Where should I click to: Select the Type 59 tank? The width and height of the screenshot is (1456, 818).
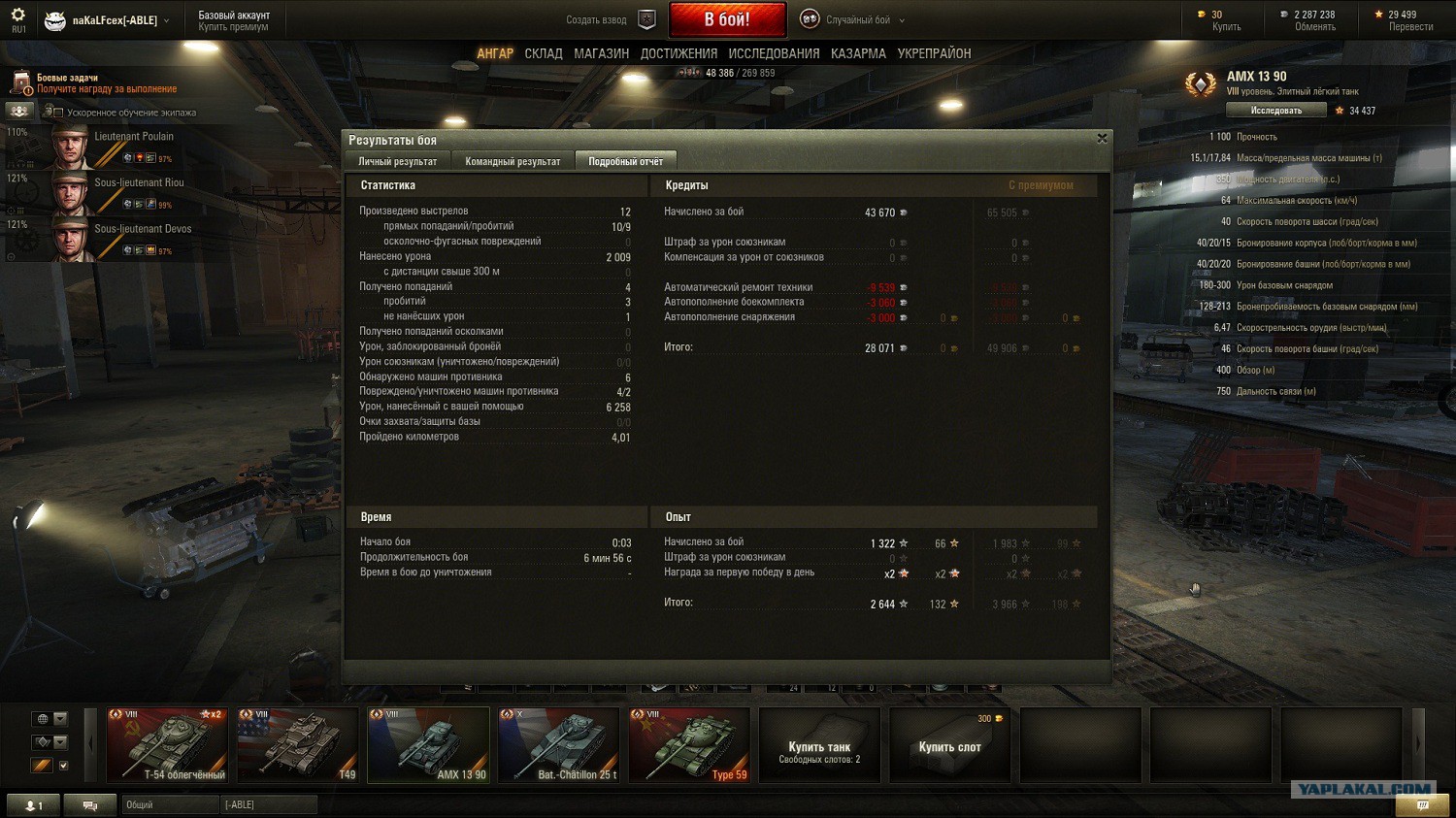coord(689,744)
